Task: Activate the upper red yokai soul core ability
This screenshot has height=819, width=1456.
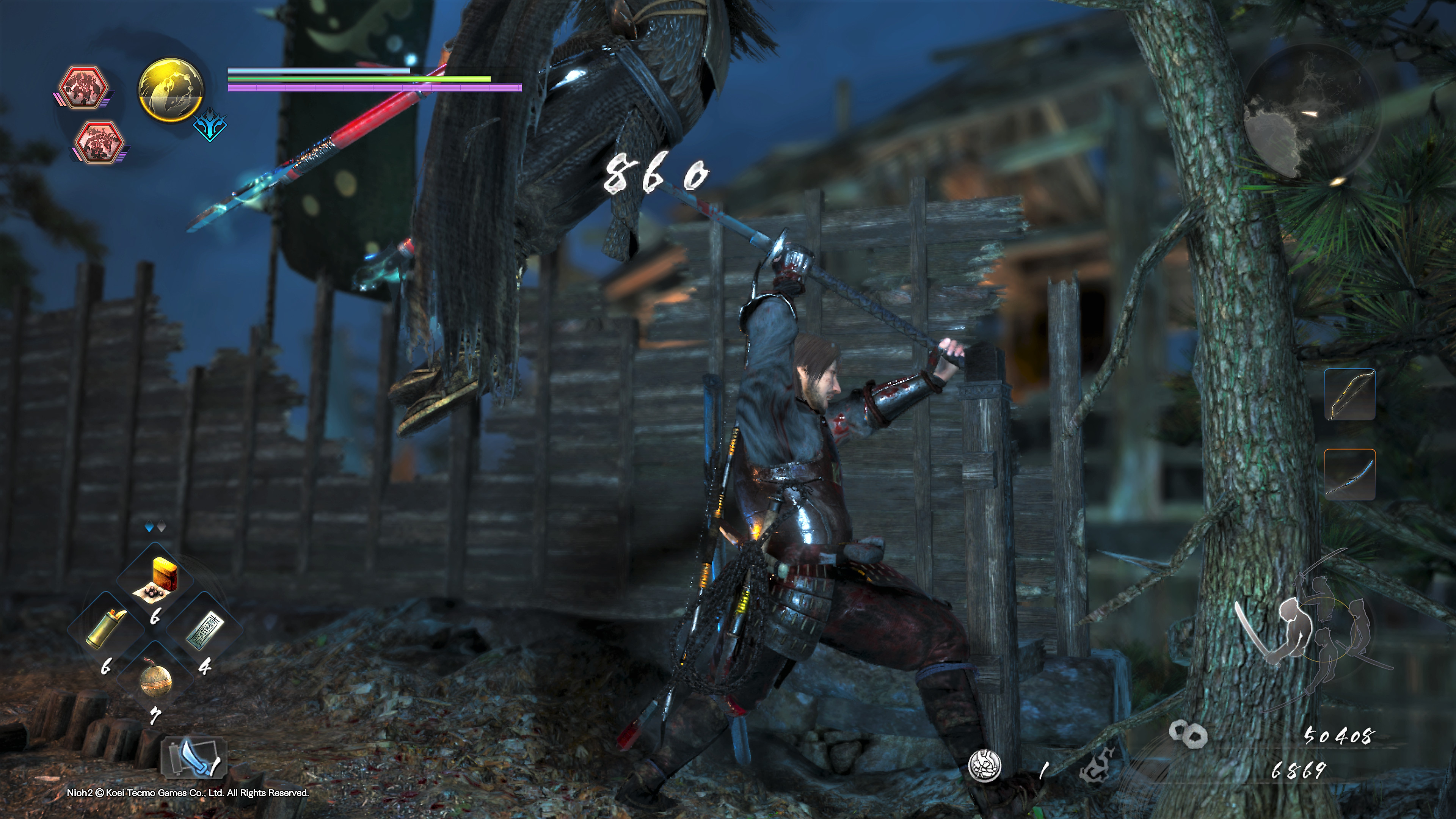Action: coord(84,88)
